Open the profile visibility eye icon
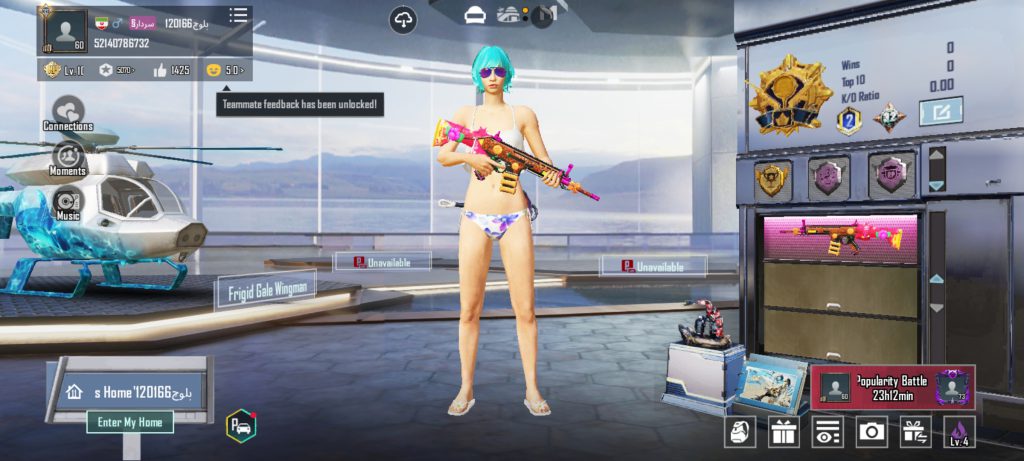This screenshot has height=461, width=1024. pos(827,432)
